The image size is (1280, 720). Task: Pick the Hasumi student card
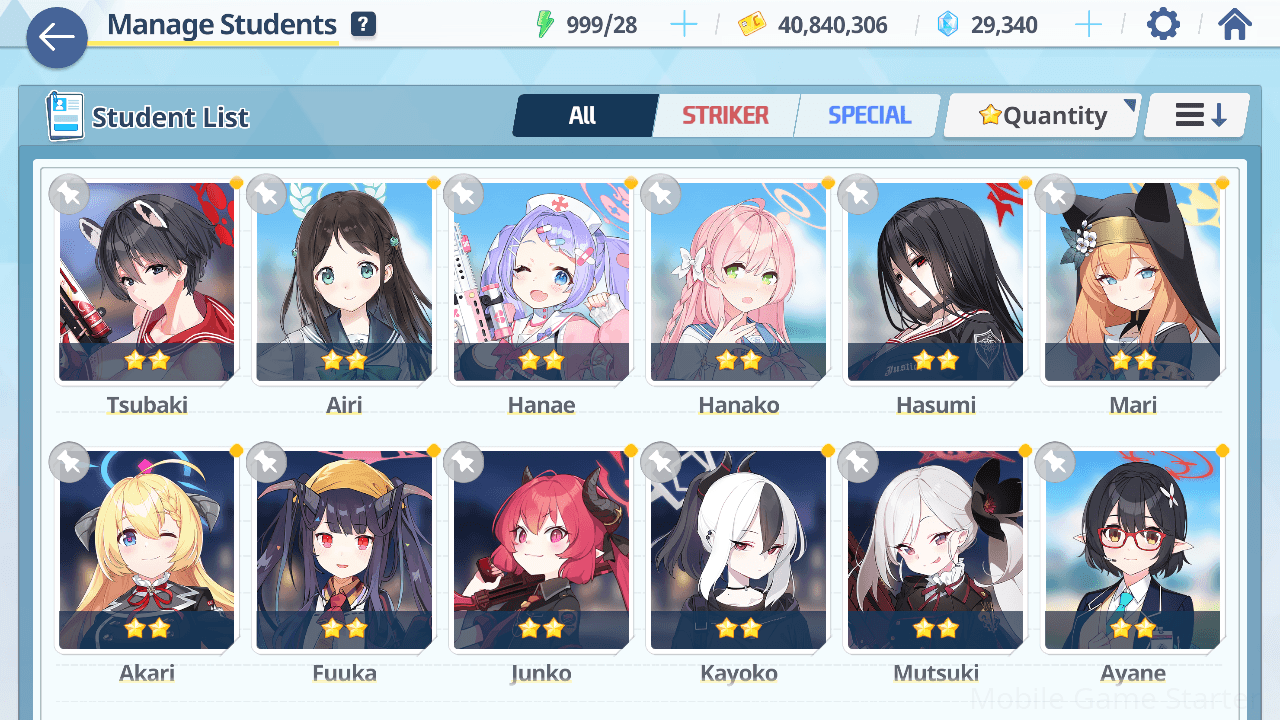935,282
